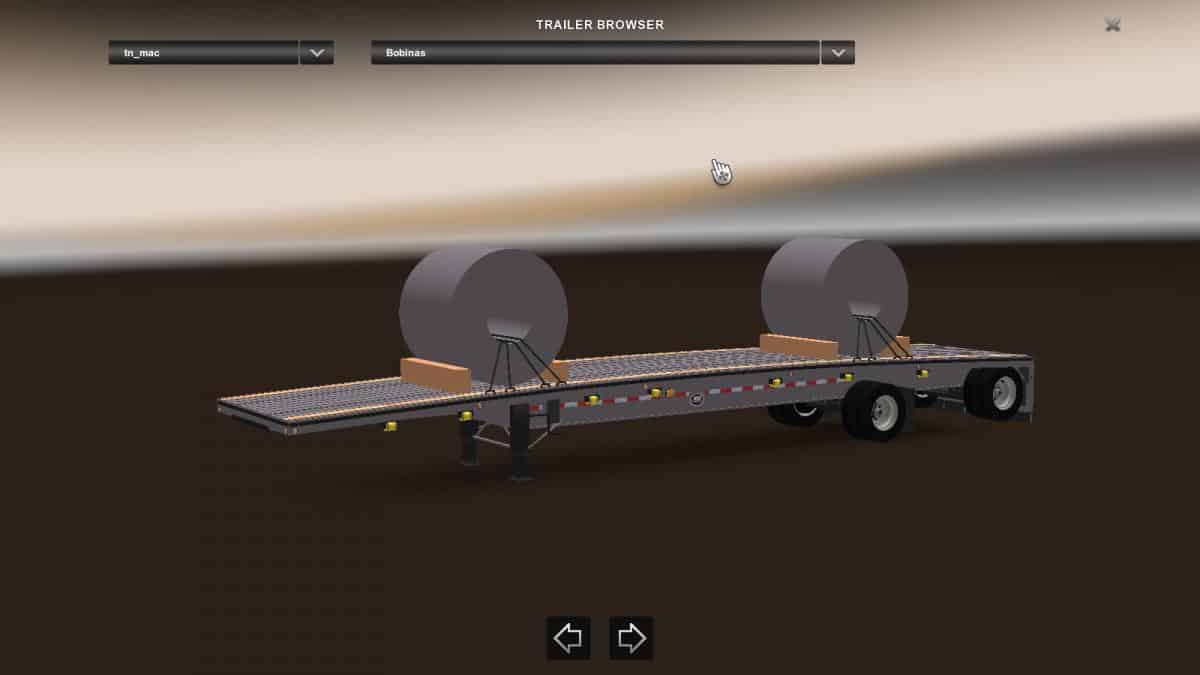Expand the Bobinas dropdown arrow
The image size is (1200, 675).
pos(838,53)
